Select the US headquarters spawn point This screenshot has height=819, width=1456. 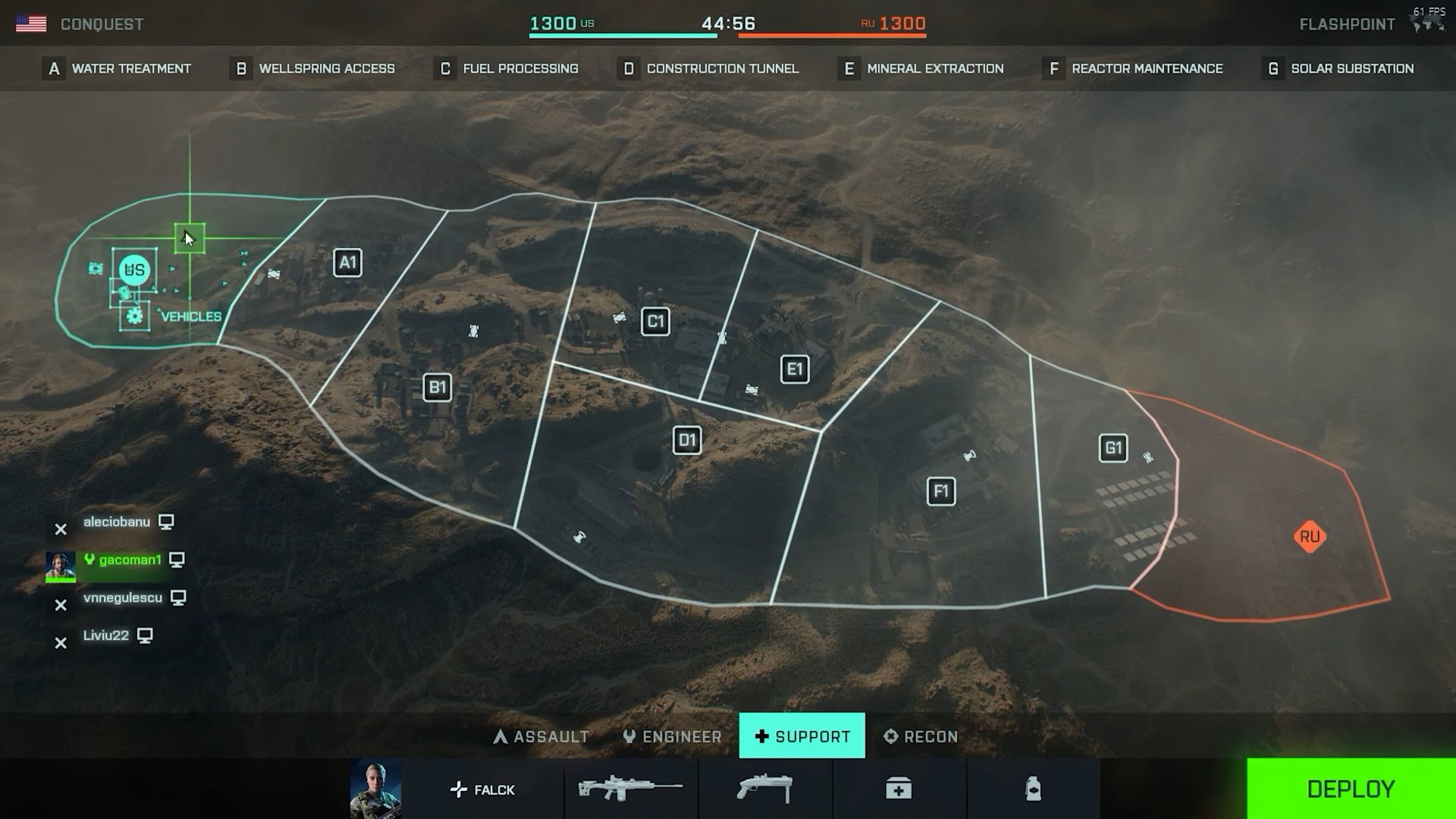134,270
